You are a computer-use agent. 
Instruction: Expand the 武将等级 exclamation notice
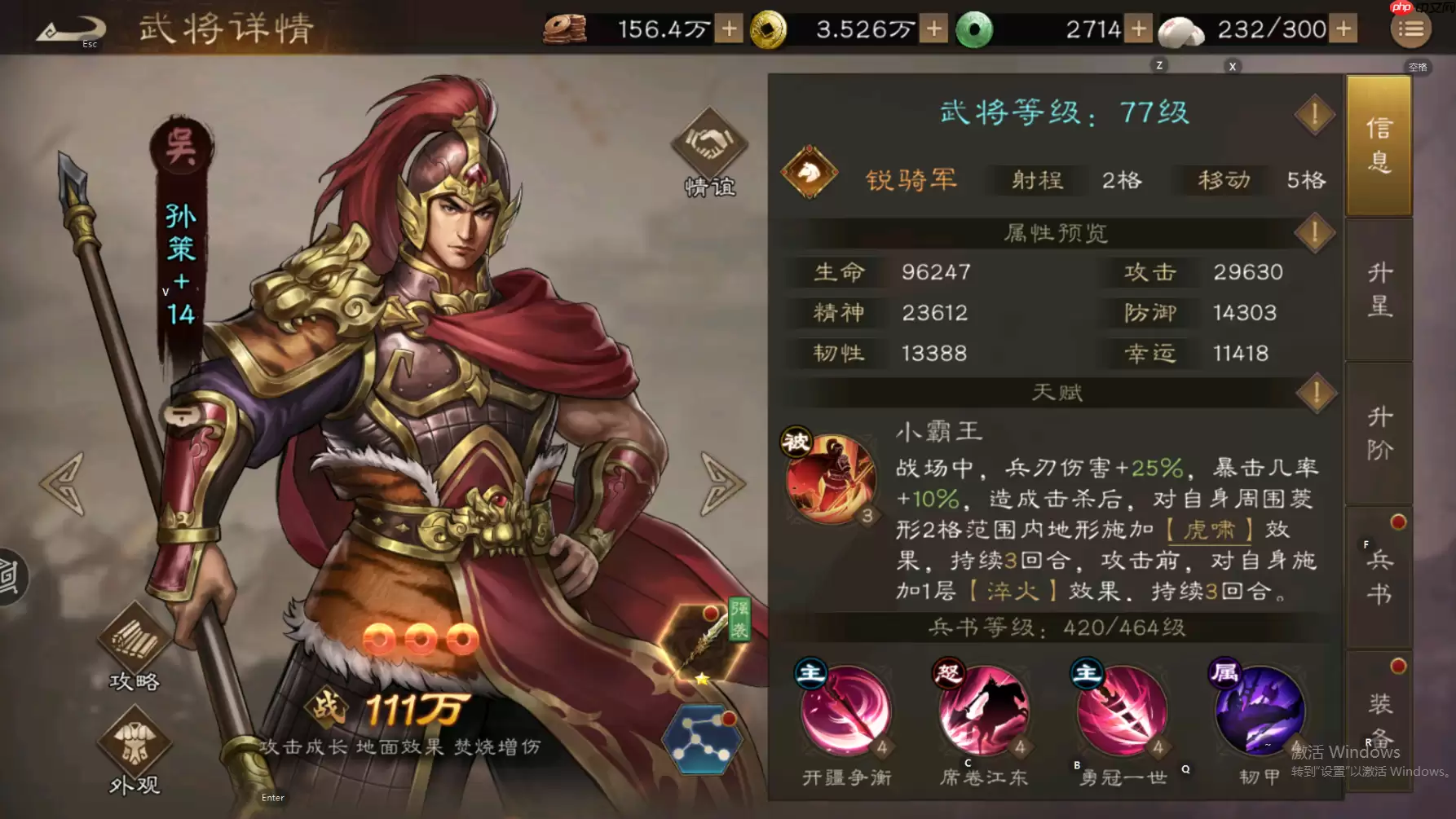(x=1314, y=114)
